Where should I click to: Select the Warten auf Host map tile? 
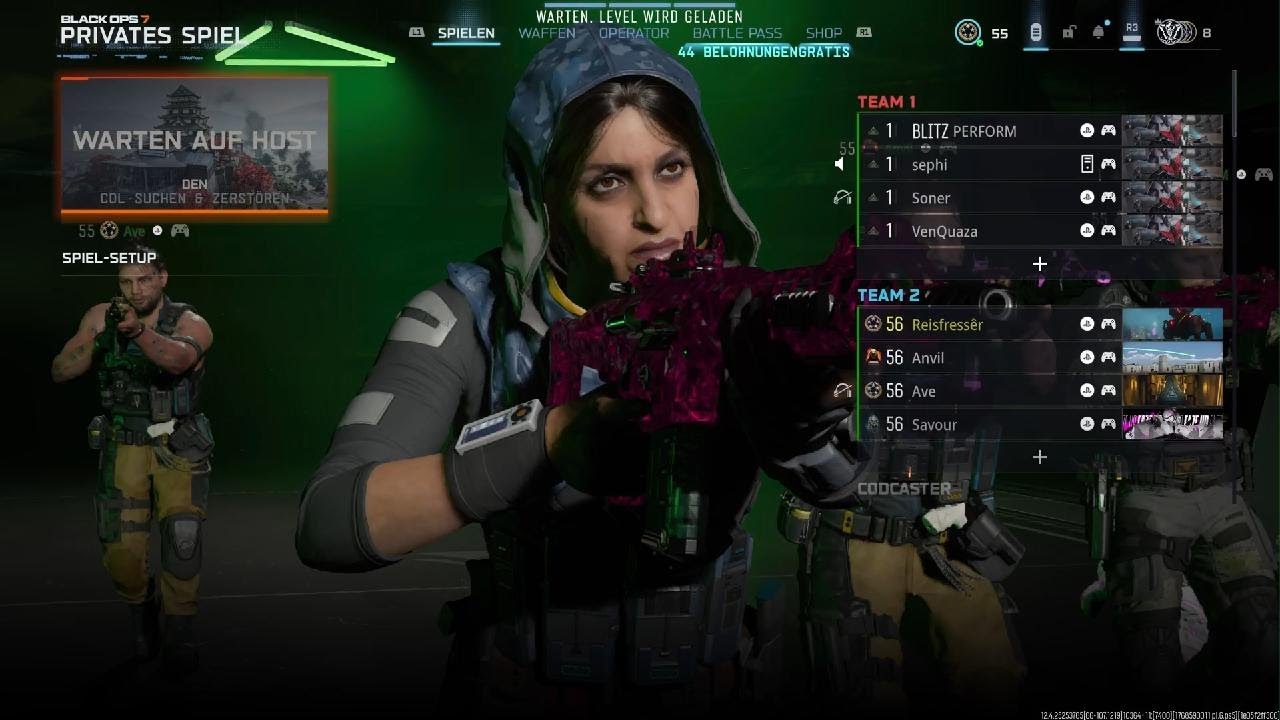[x=195, y=145]
